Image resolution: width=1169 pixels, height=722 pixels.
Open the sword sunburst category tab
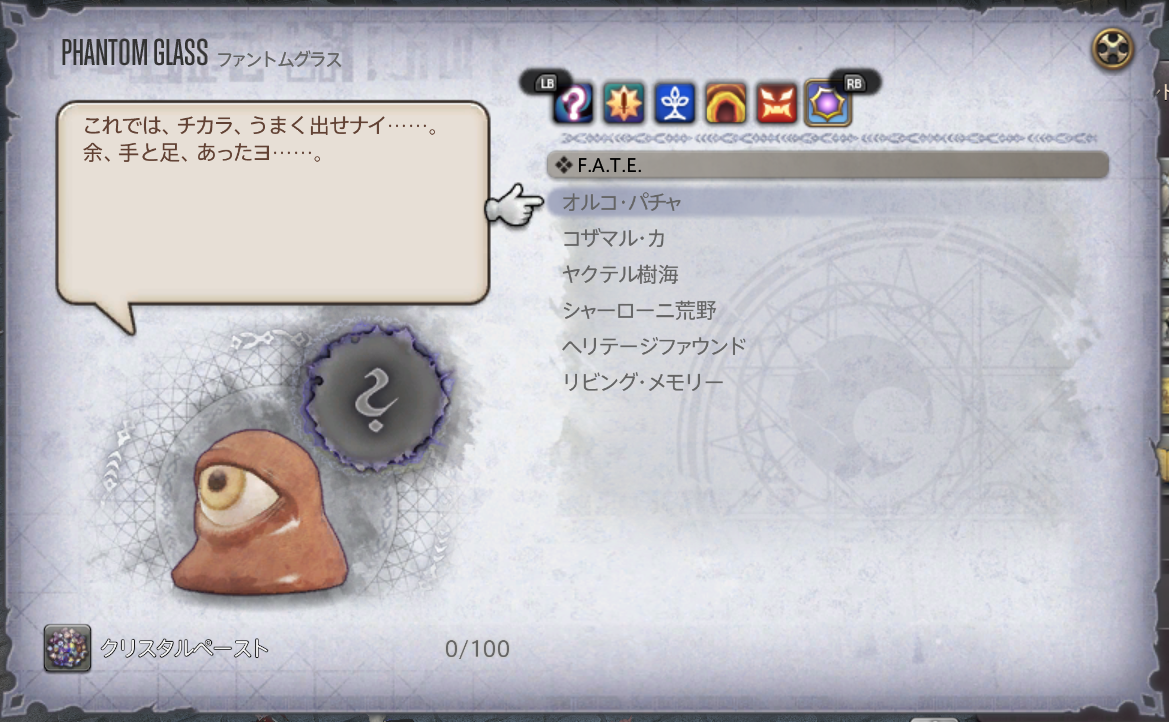624,103
